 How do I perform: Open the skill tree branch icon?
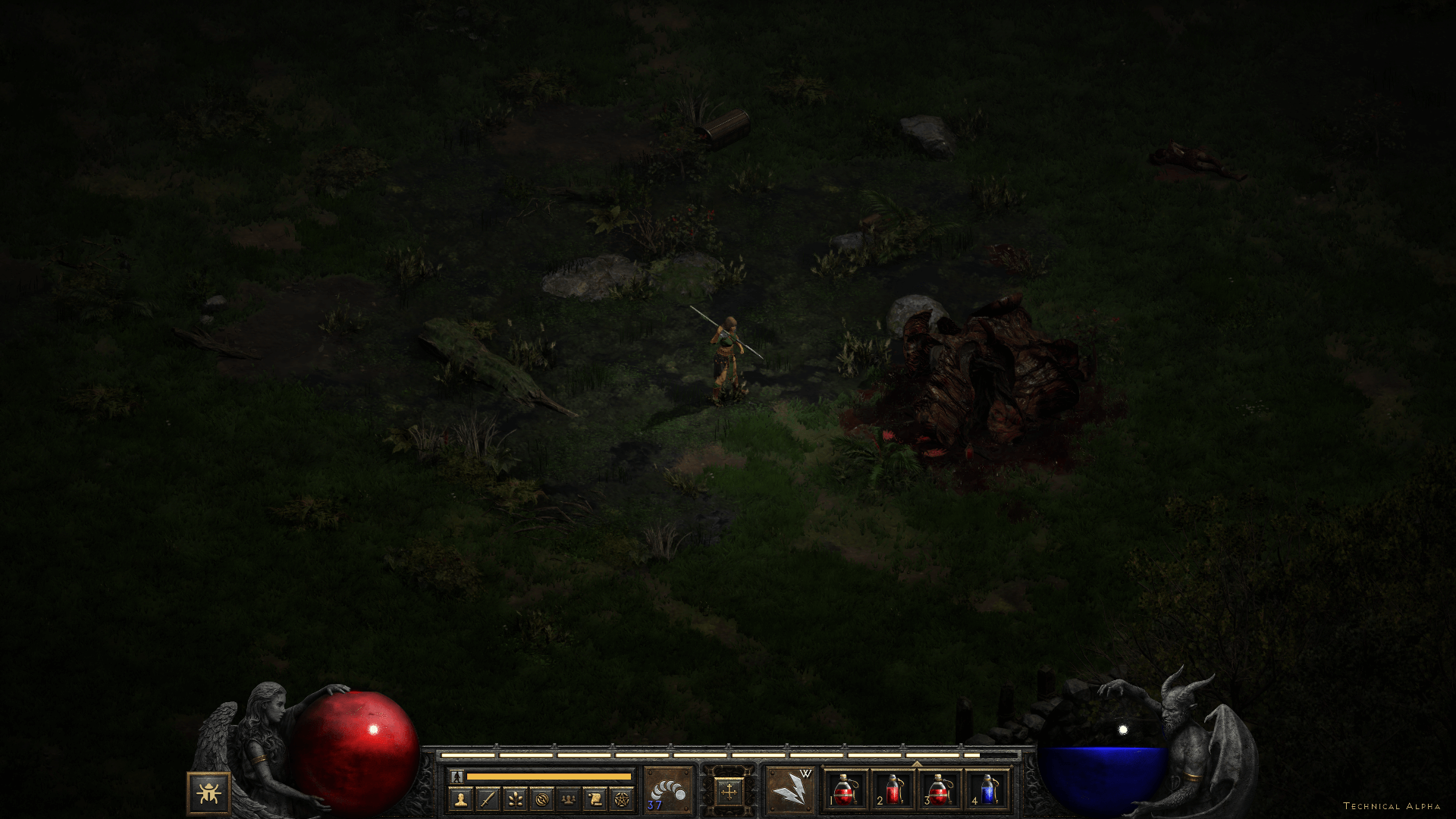point(515,799)
